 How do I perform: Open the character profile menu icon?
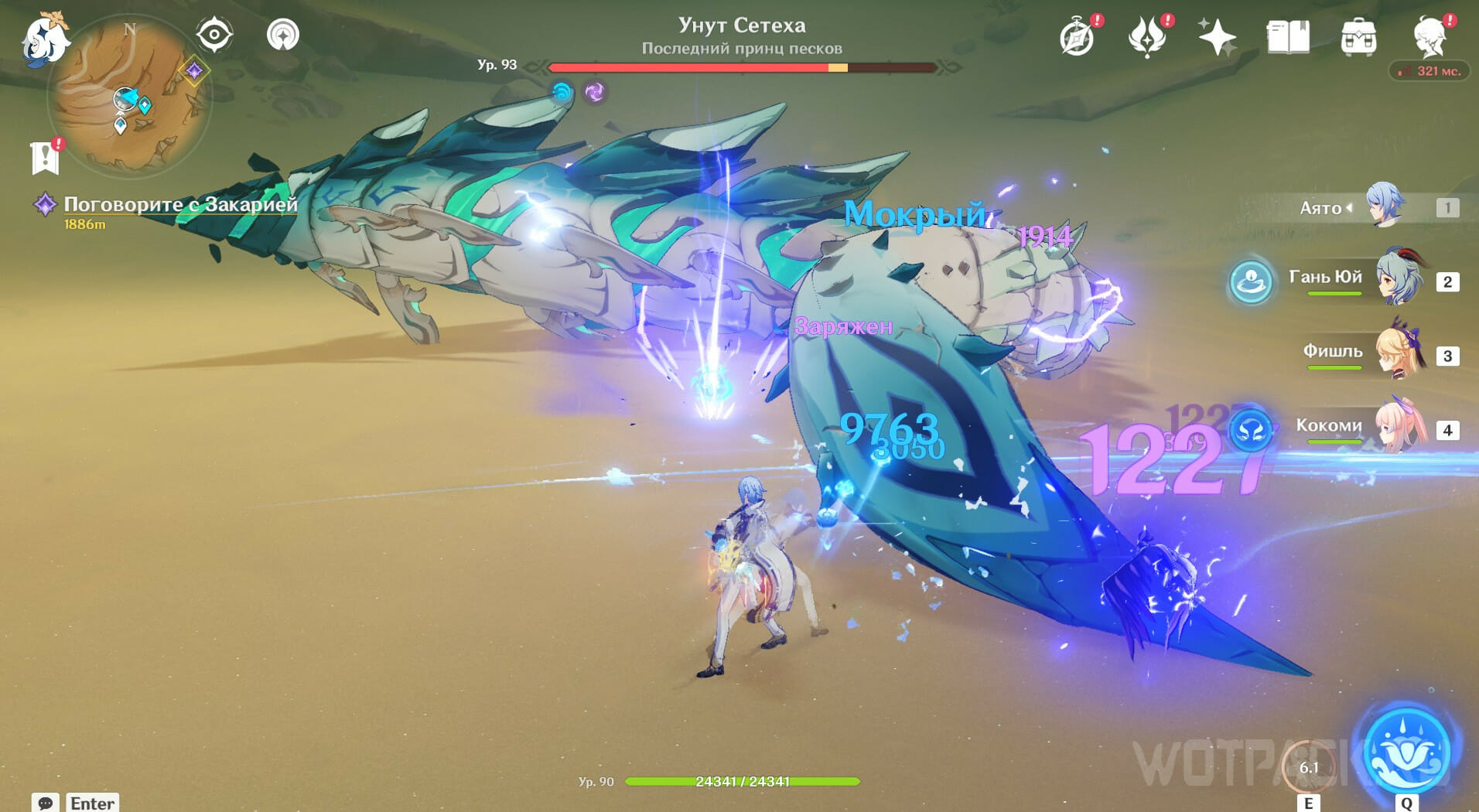pos(1429,37)
